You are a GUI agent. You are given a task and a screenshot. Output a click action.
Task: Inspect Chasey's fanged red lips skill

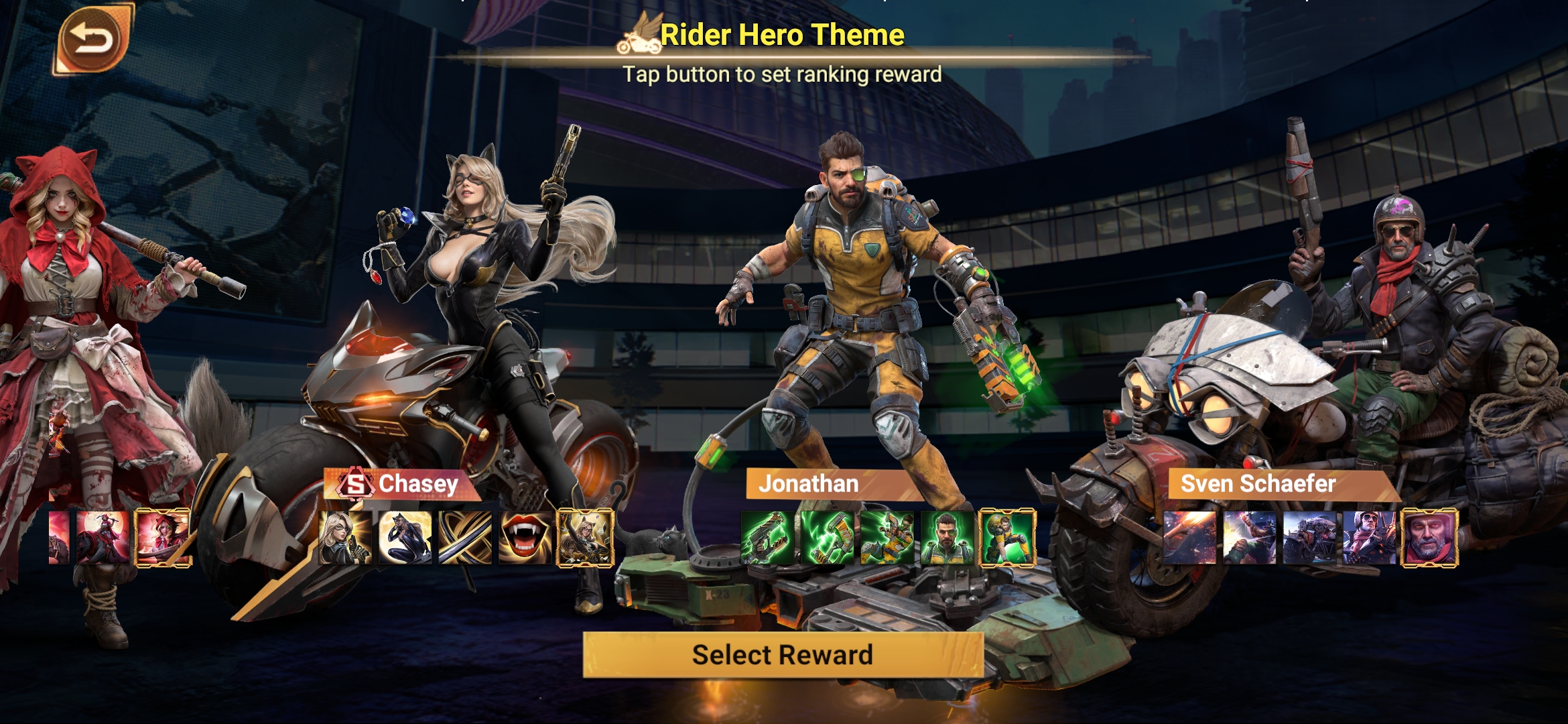tap(525, 538)
